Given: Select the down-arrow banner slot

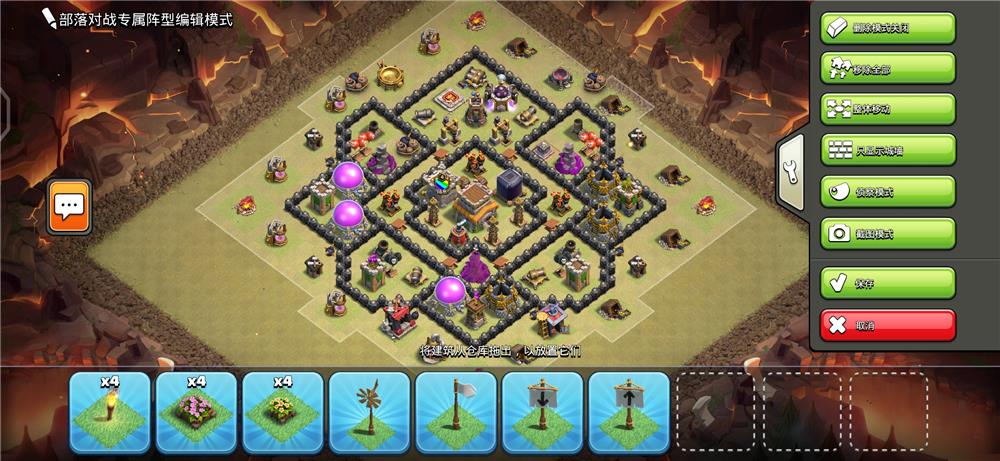Looking at the screenshot, I should 543,412.
